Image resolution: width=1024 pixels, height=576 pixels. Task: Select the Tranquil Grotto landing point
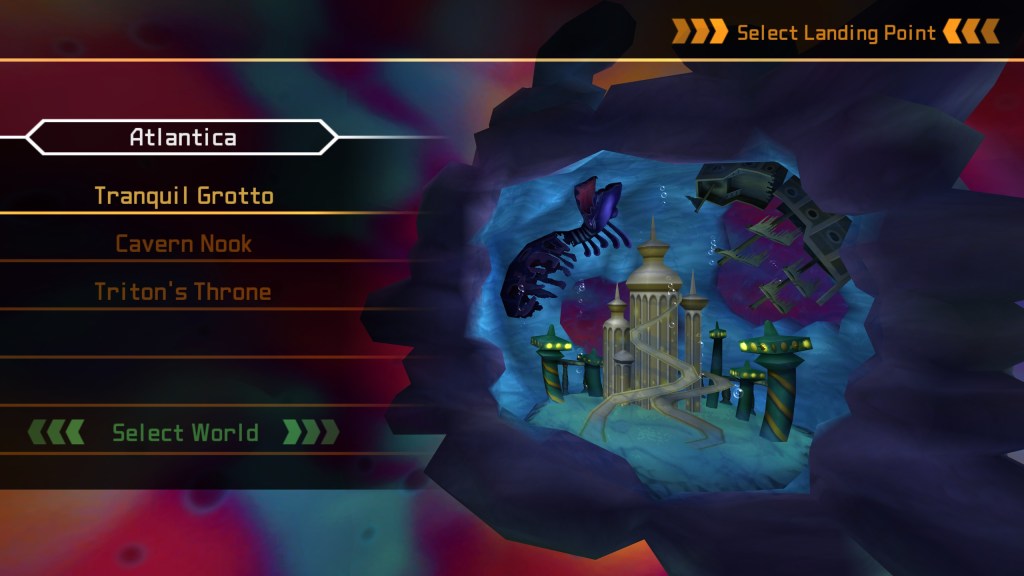184,195
